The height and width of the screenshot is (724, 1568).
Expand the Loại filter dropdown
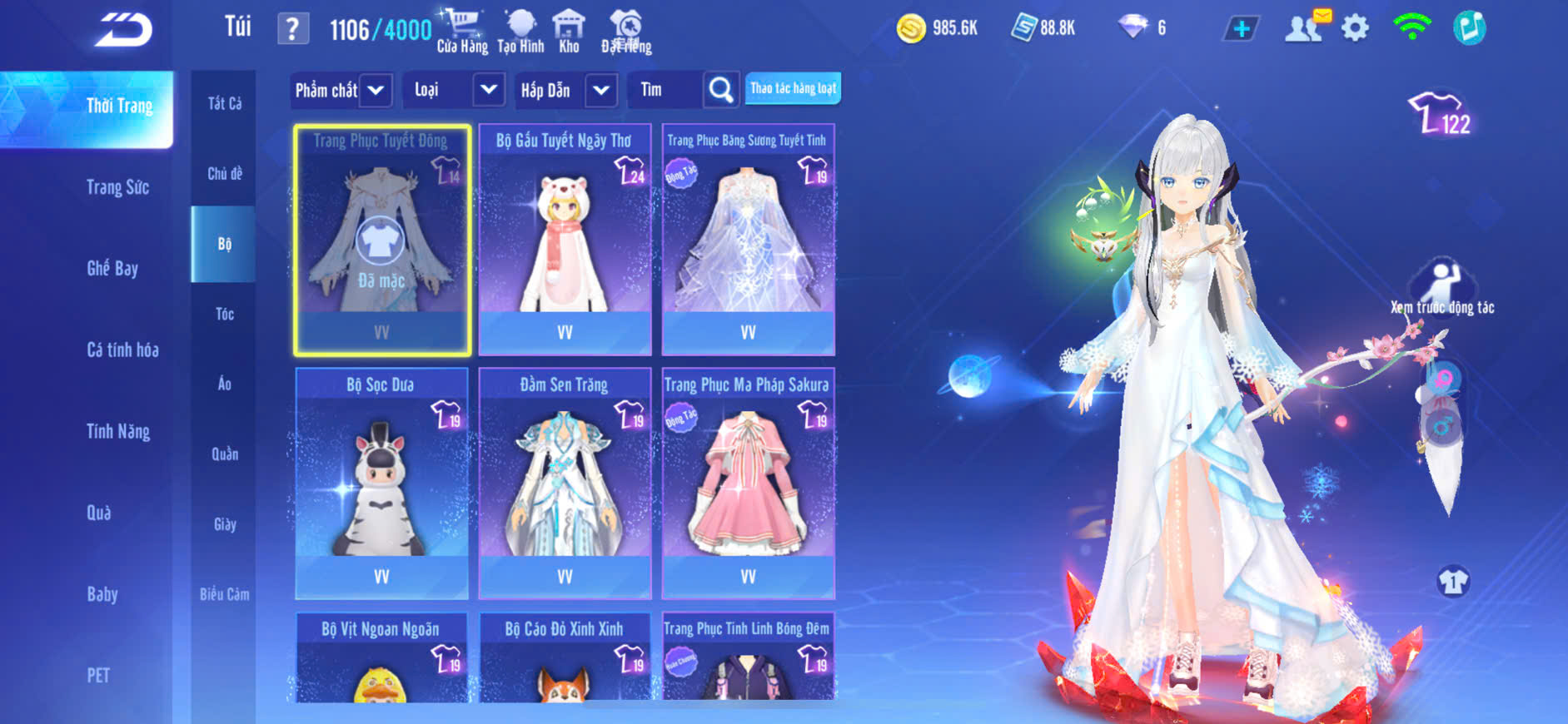click(x=489, y=90)
